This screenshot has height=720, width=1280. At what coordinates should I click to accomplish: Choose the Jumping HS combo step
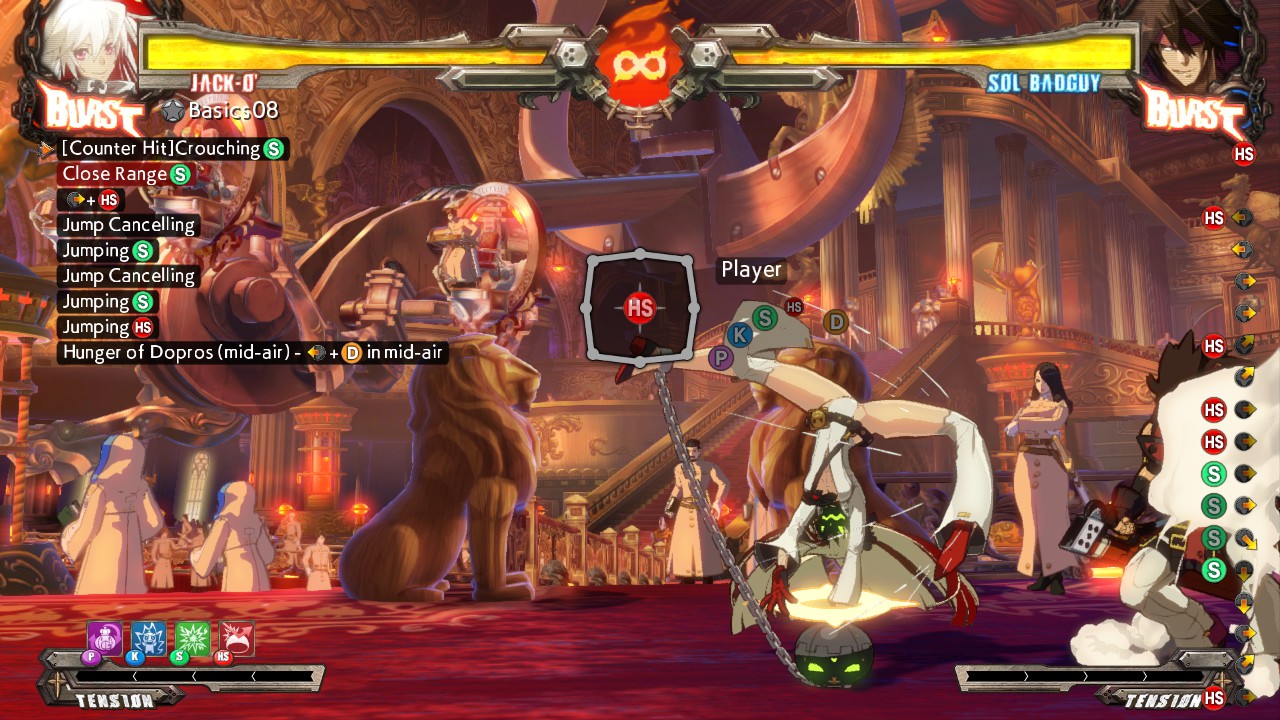(x=108, y=327)
